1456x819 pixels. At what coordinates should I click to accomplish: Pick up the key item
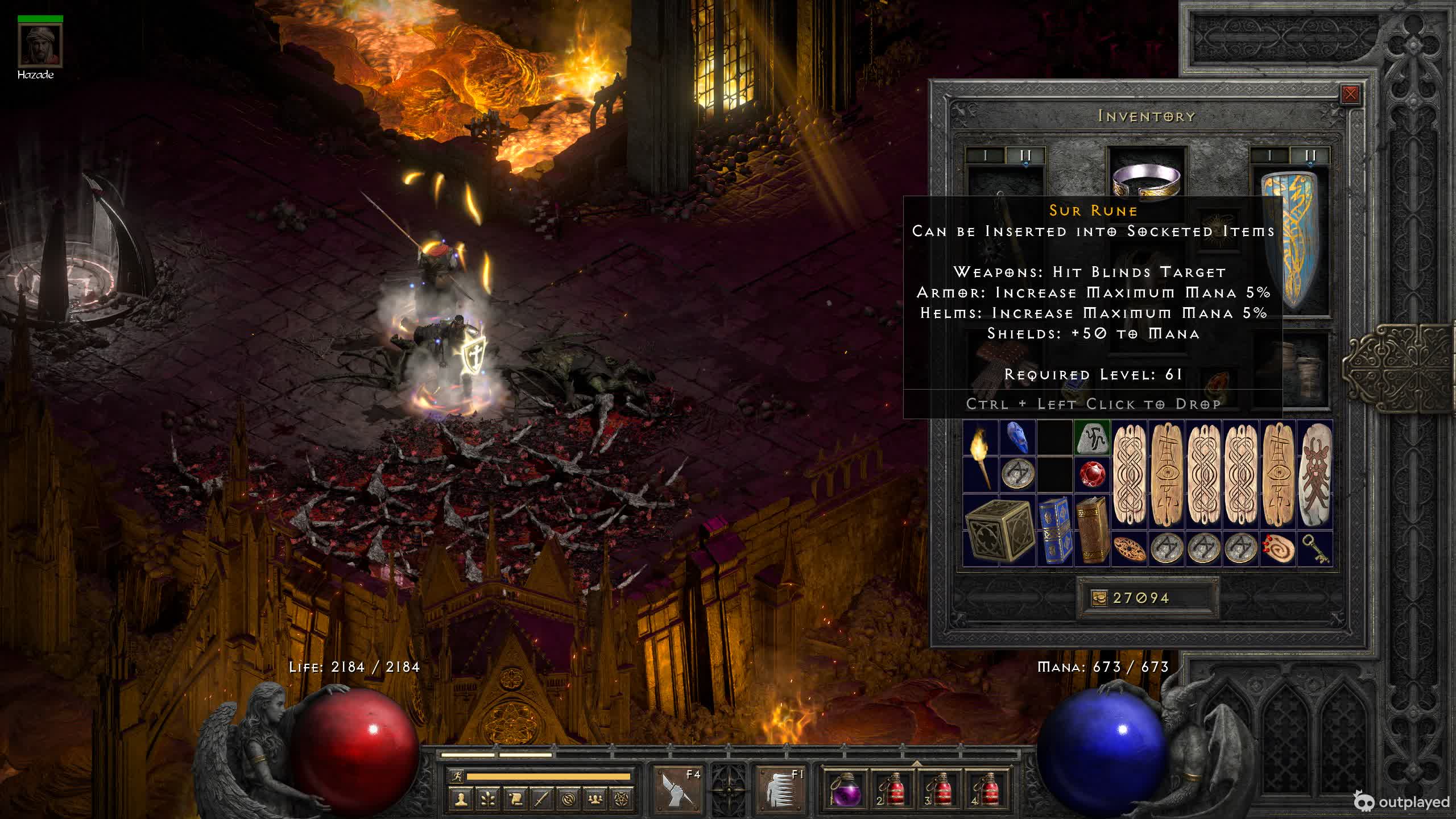point(1315,548)
